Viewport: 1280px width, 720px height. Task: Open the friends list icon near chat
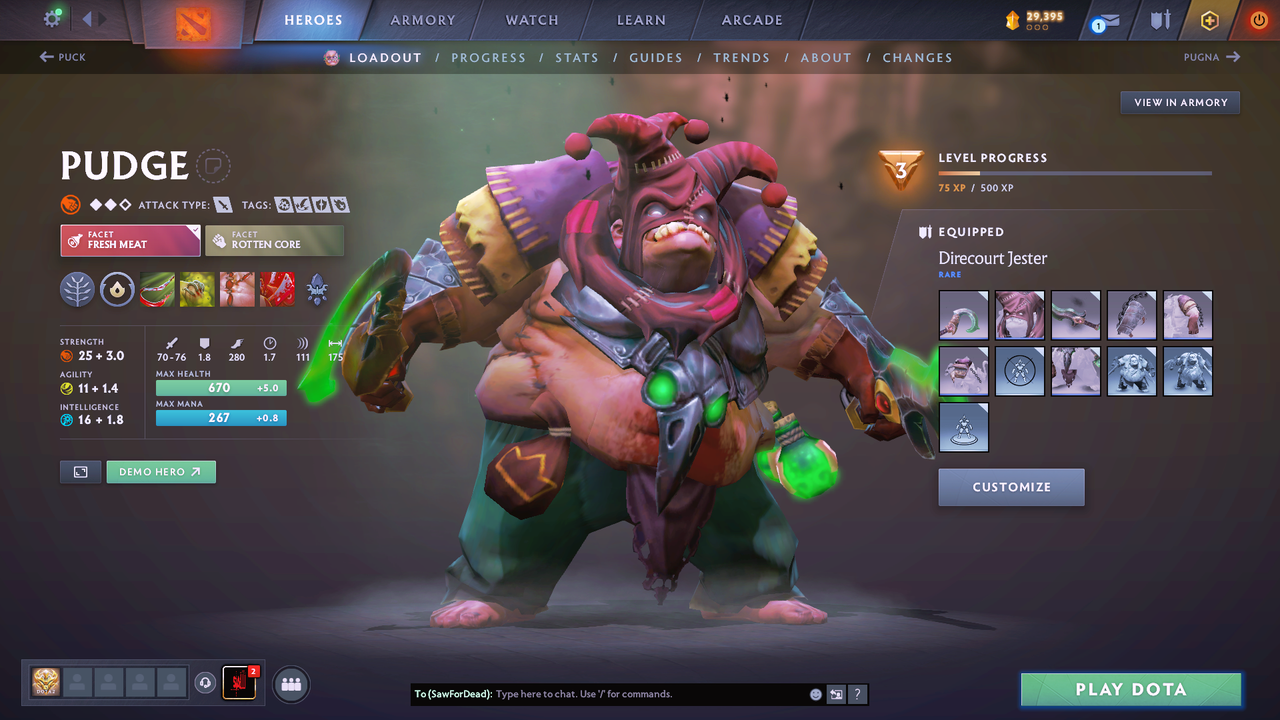click(x=290, y=684)
